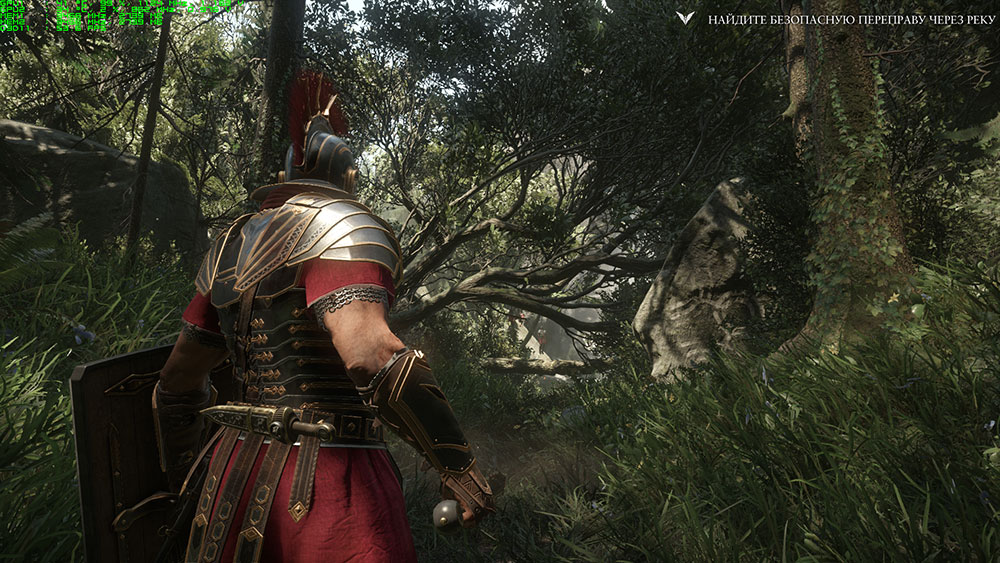Select the eagle emblem beside the objective
Screen dimensions: 1000x563
[x=685, y=19]
